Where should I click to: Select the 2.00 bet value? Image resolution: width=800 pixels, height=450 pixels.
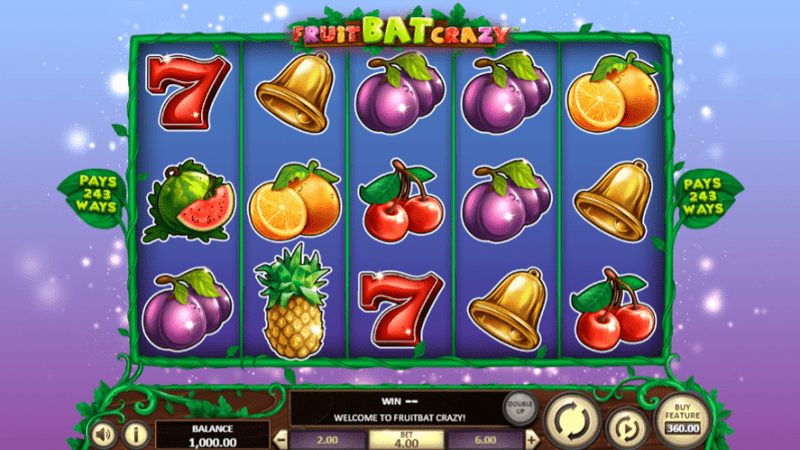click(x=327, y=440)
